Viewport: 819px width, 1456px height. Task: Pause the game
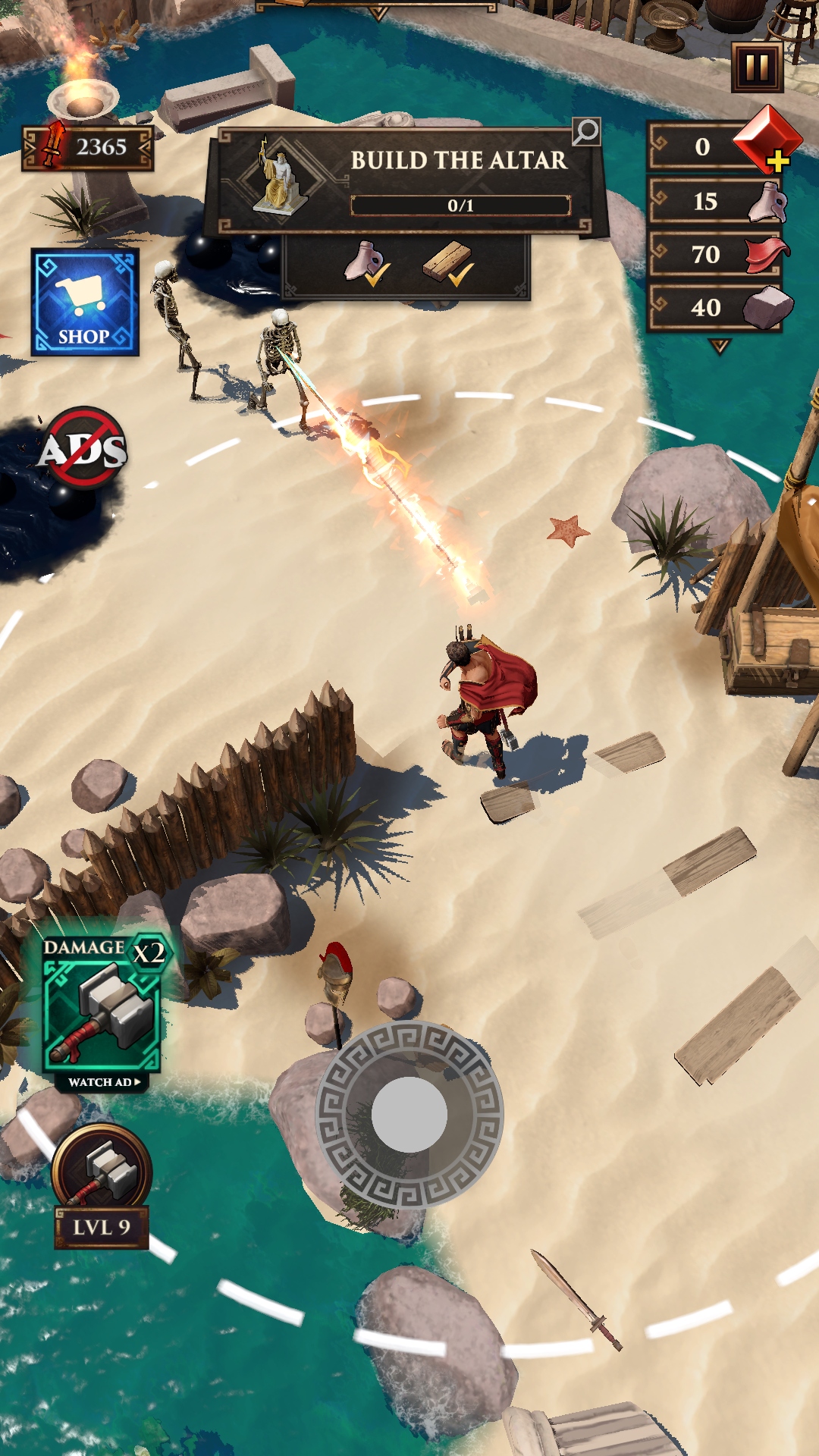click(757, 68)
